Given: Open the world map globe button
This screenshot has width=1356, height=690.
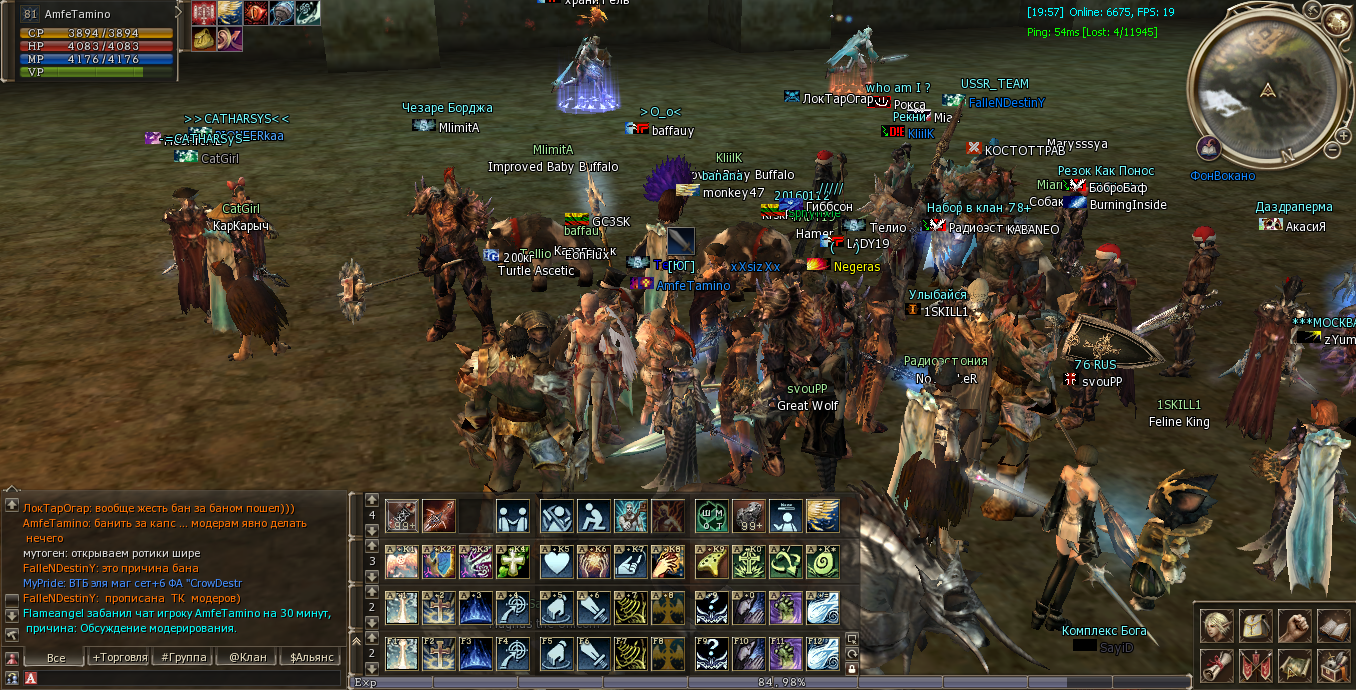Looking at the screenshot, I should [1336, 20].
